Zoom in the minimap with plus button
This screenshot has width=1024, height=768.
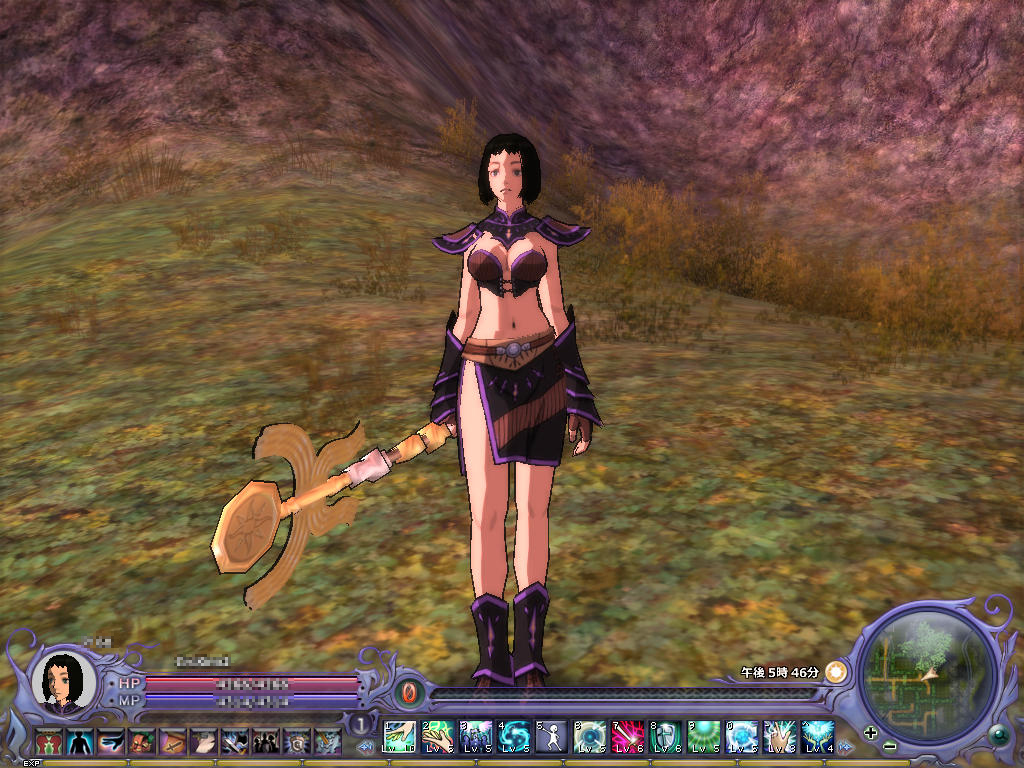point(870,732)
